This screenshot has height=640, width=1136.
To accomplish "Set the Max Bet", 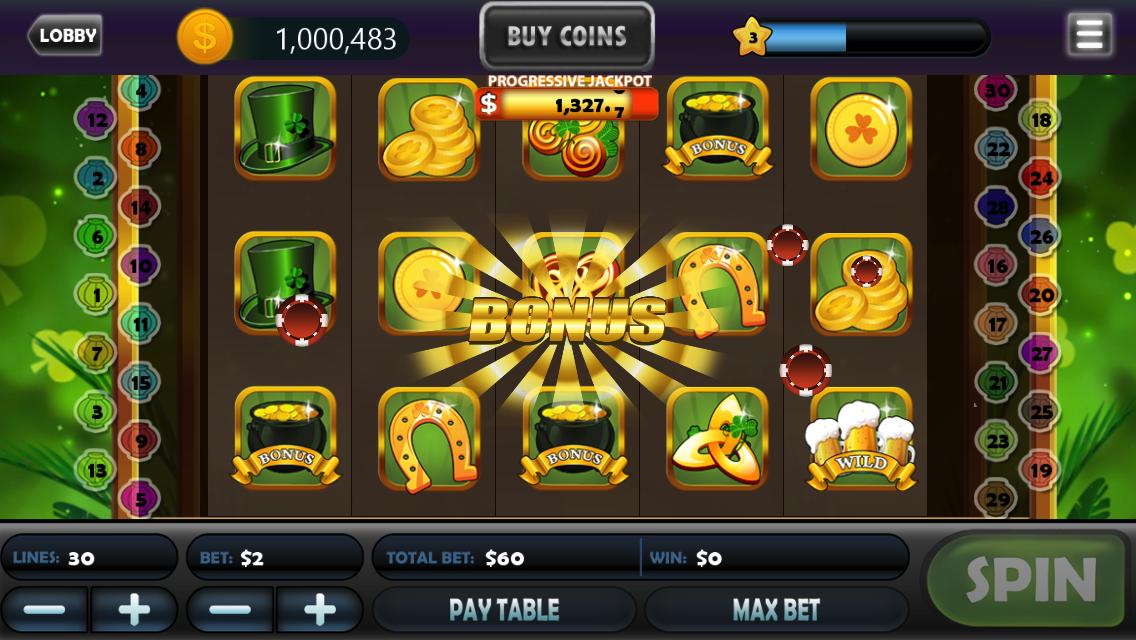I will [776, 609].
